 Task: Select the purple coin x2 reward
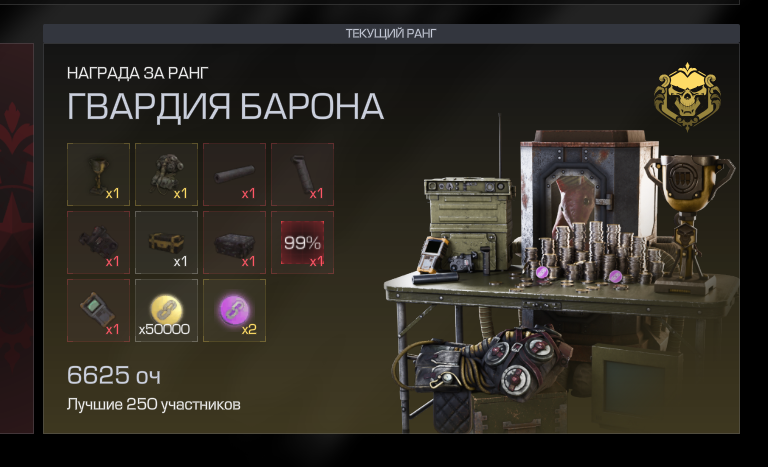[x=234, y=310]
